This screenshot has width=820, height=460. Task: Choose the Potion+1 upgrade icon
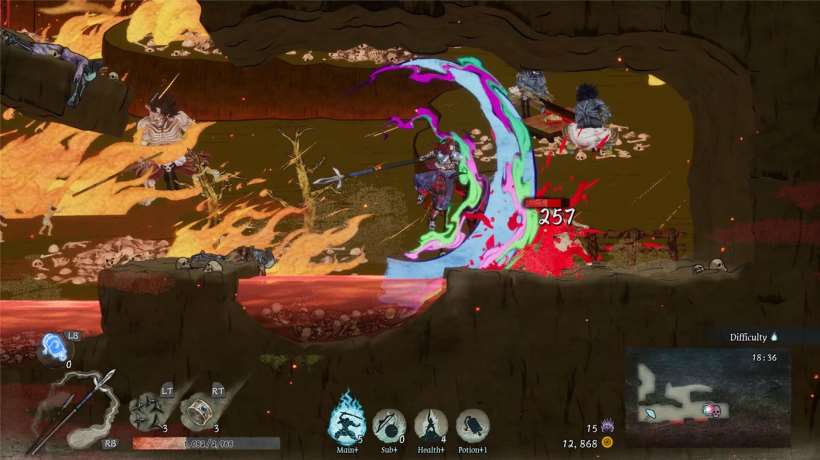coord(472,426)
